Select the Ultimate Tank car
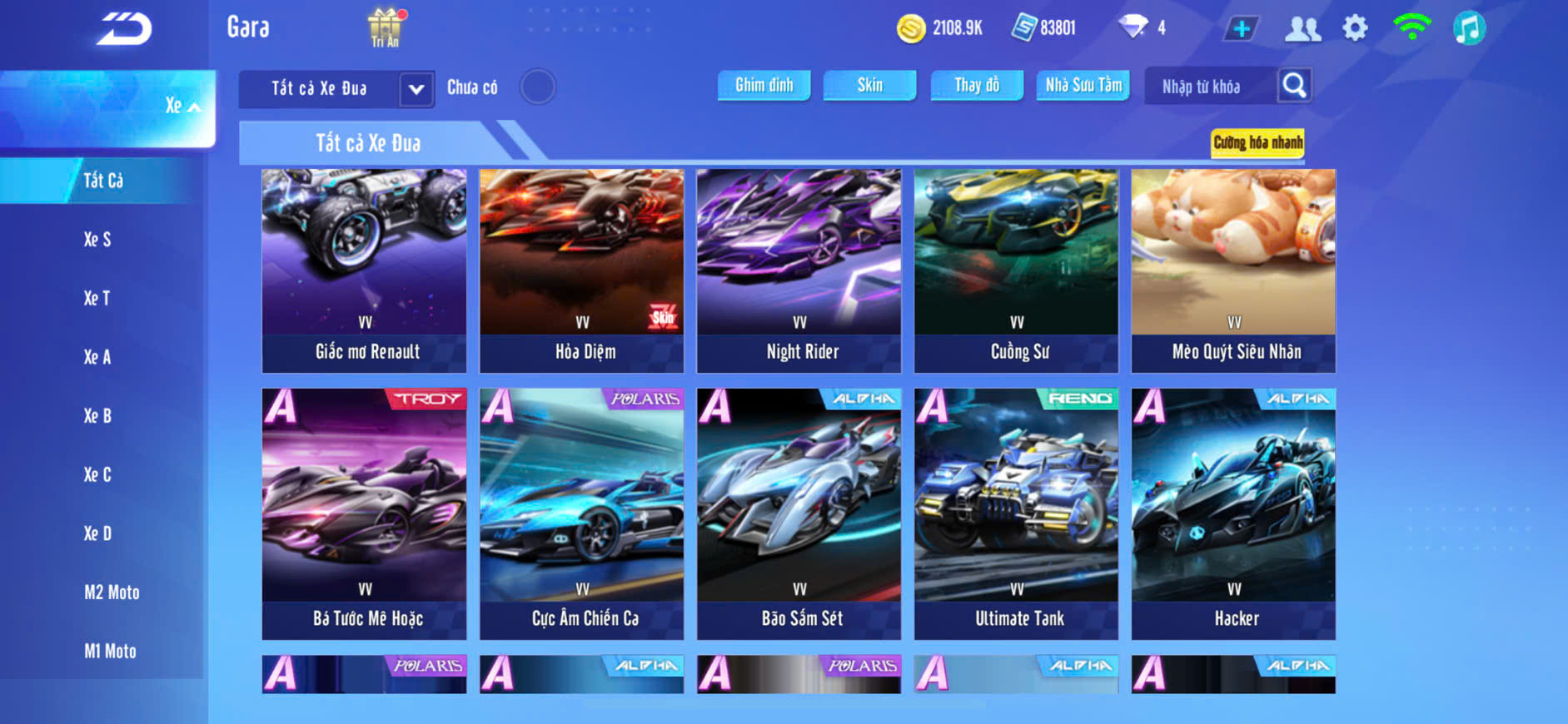The height and width of the screenshot is (724, 1568). pos(1016,513)
